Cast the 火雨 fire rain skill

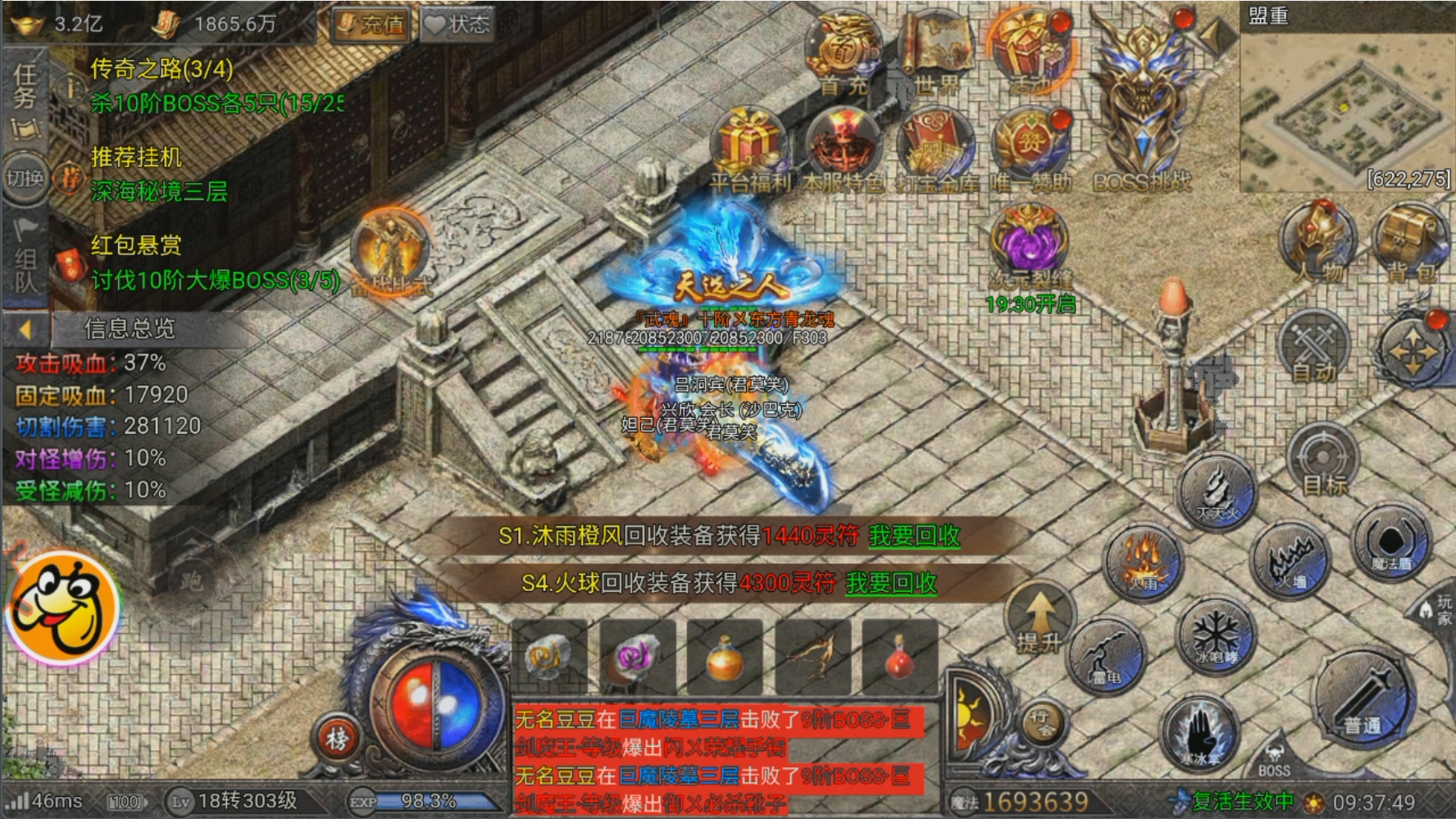[1142, 562]
